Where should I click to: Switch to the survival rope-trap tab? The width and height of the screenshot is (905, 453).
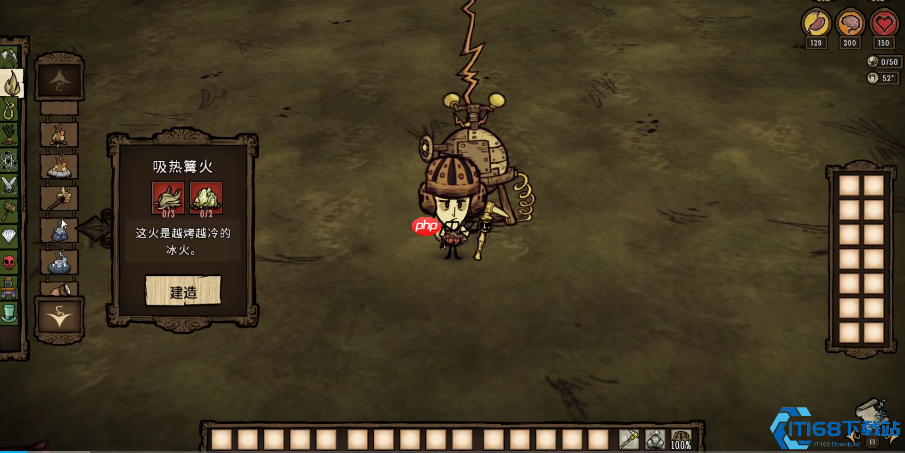click(10, 108)
